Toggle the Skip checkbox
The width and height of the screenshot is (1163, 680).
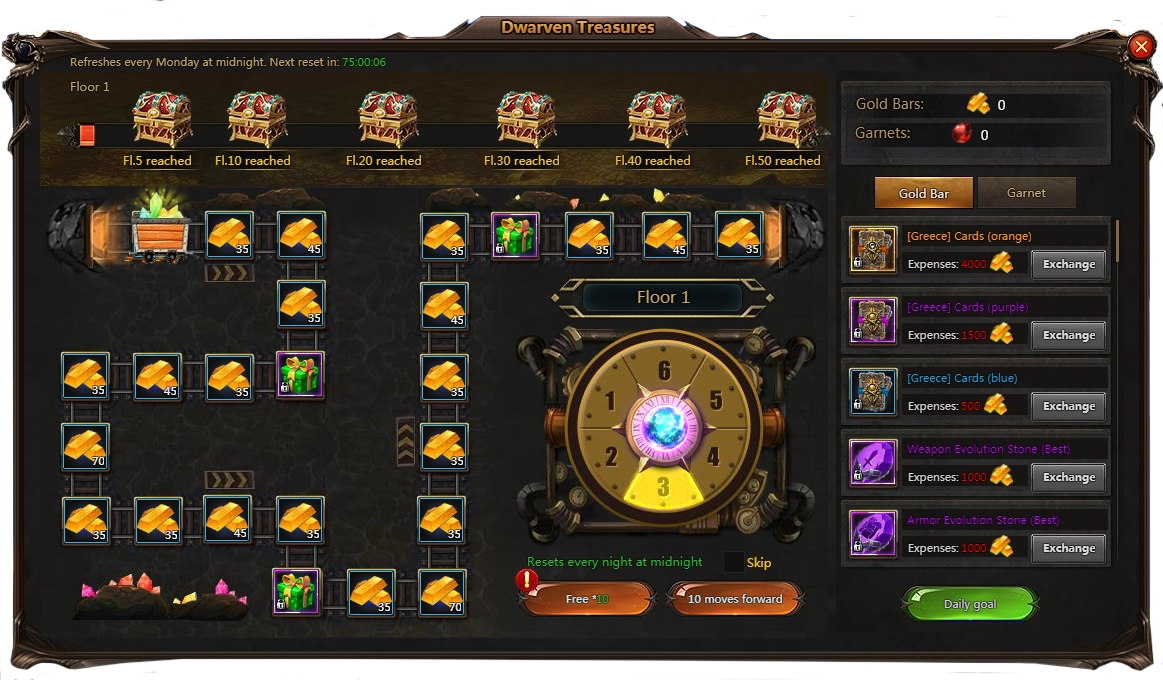734,563
